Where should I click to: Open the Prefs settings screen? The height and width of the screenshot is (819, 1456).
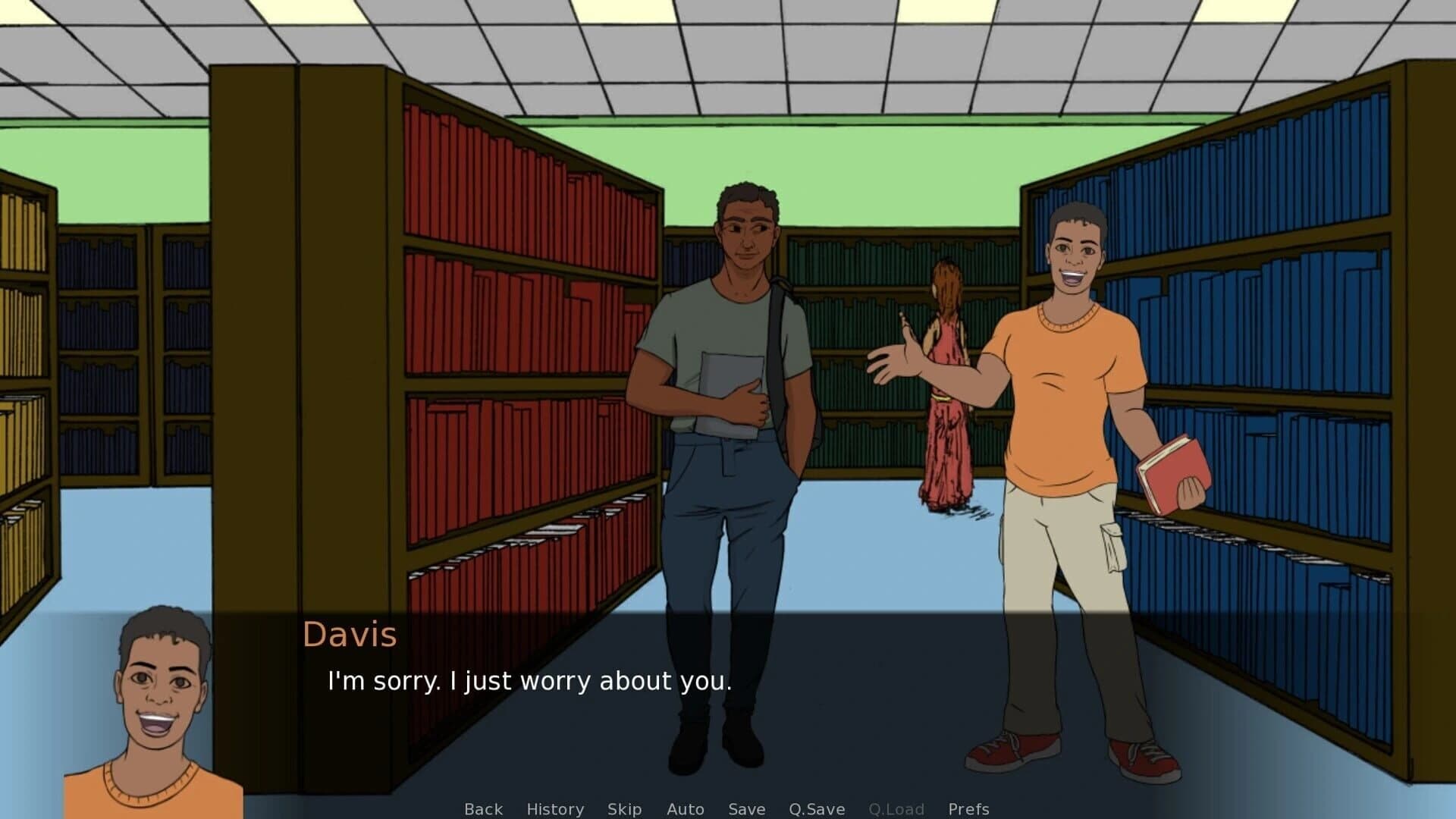point(968,809)
